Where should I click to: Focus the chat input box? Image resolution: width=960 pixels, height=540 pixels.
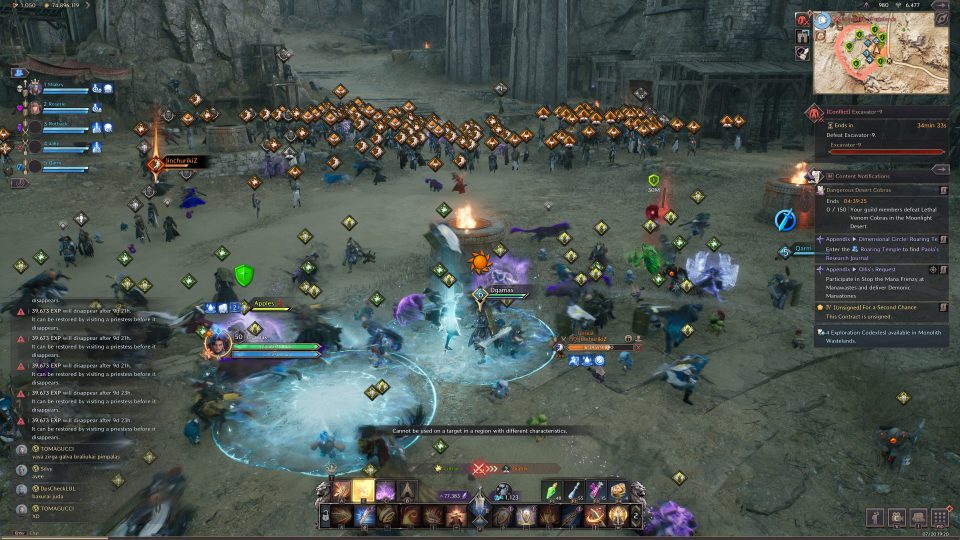[x=60, y=533]
